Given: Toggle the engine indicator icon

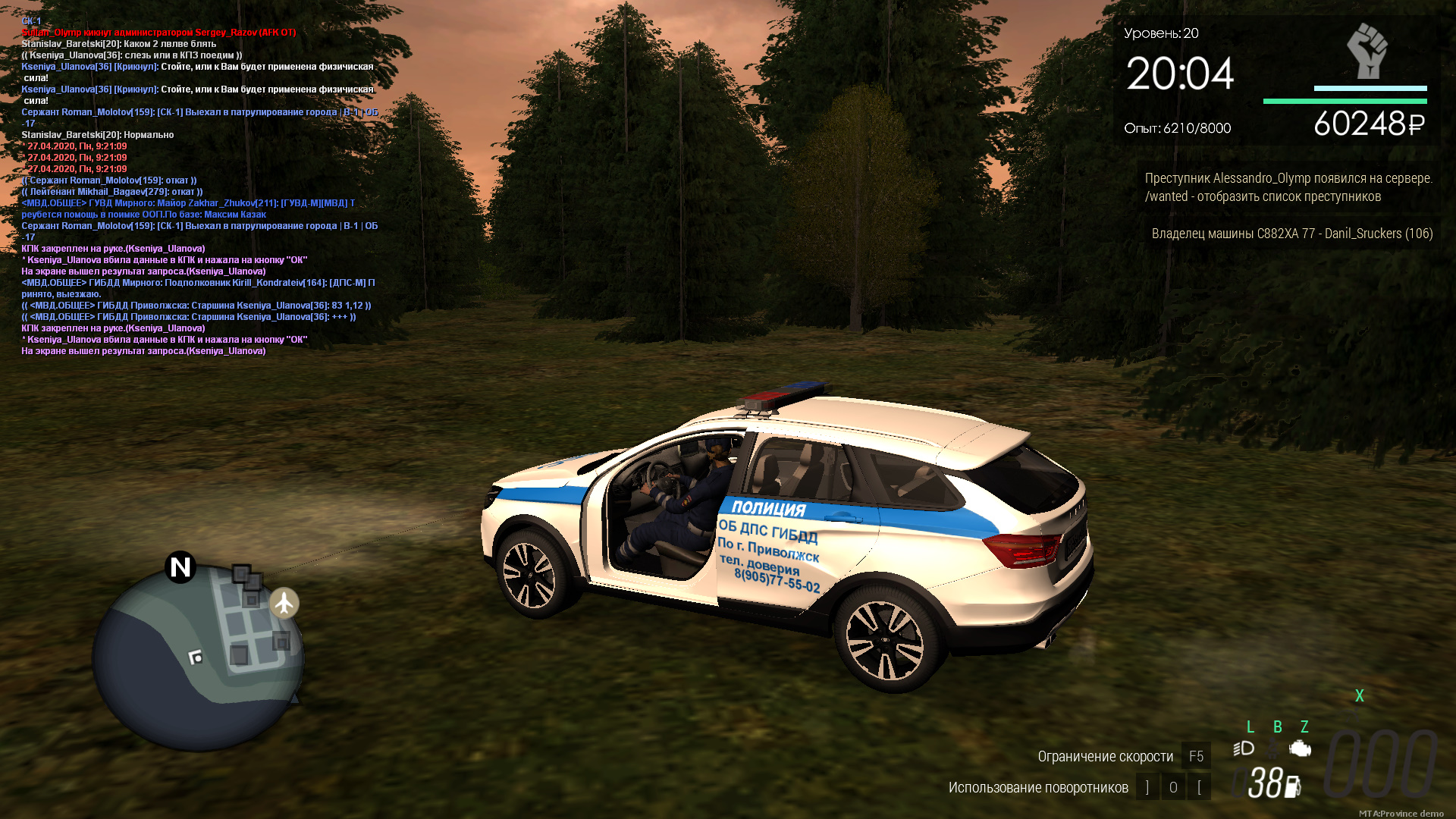Looking at the screenshot, I should (1300, 748).
